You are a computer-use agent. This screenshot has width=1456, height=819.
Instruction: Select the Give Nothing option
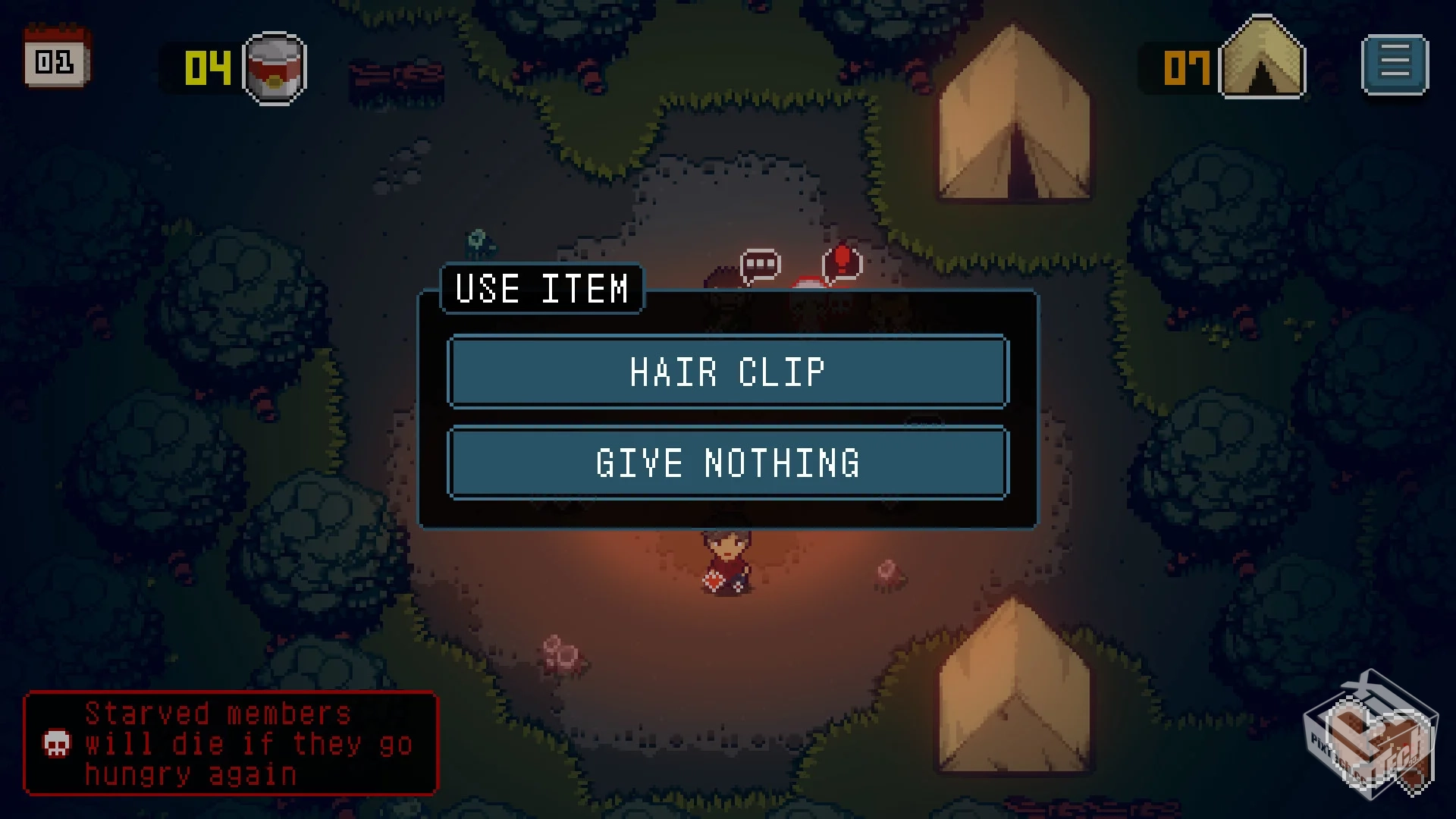[x=728, y=463]
